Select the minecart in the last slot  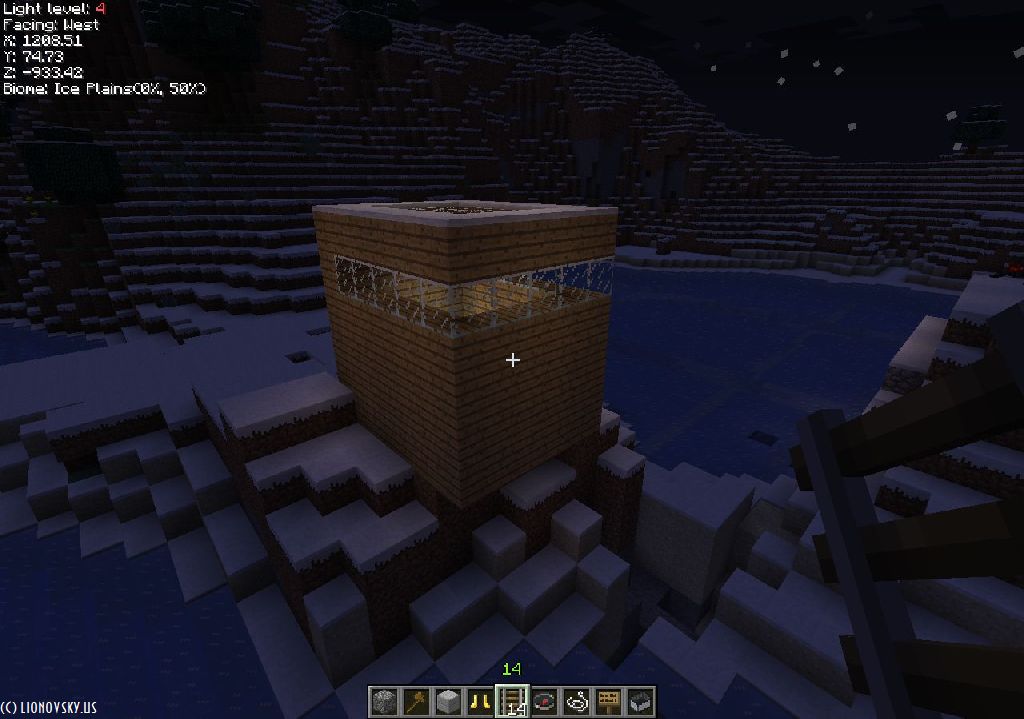click(x=640, y=701)
